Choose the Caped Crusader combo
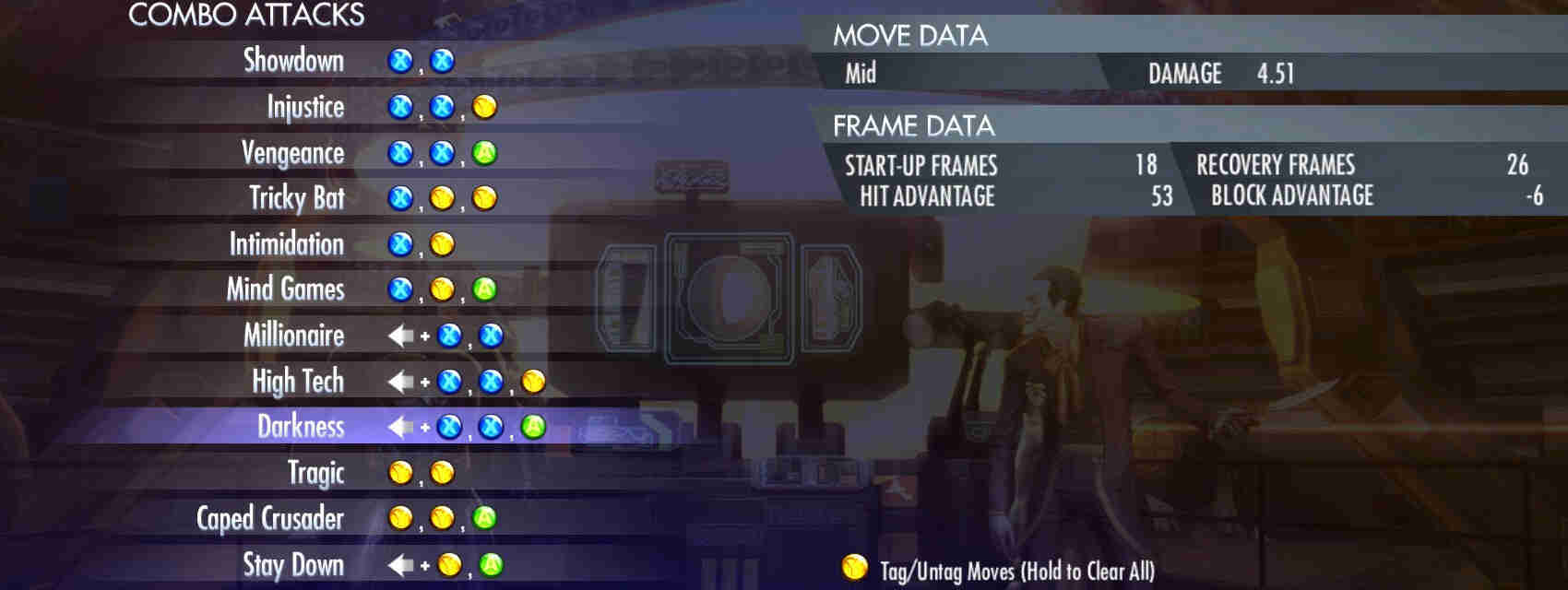 coord(269,518)
